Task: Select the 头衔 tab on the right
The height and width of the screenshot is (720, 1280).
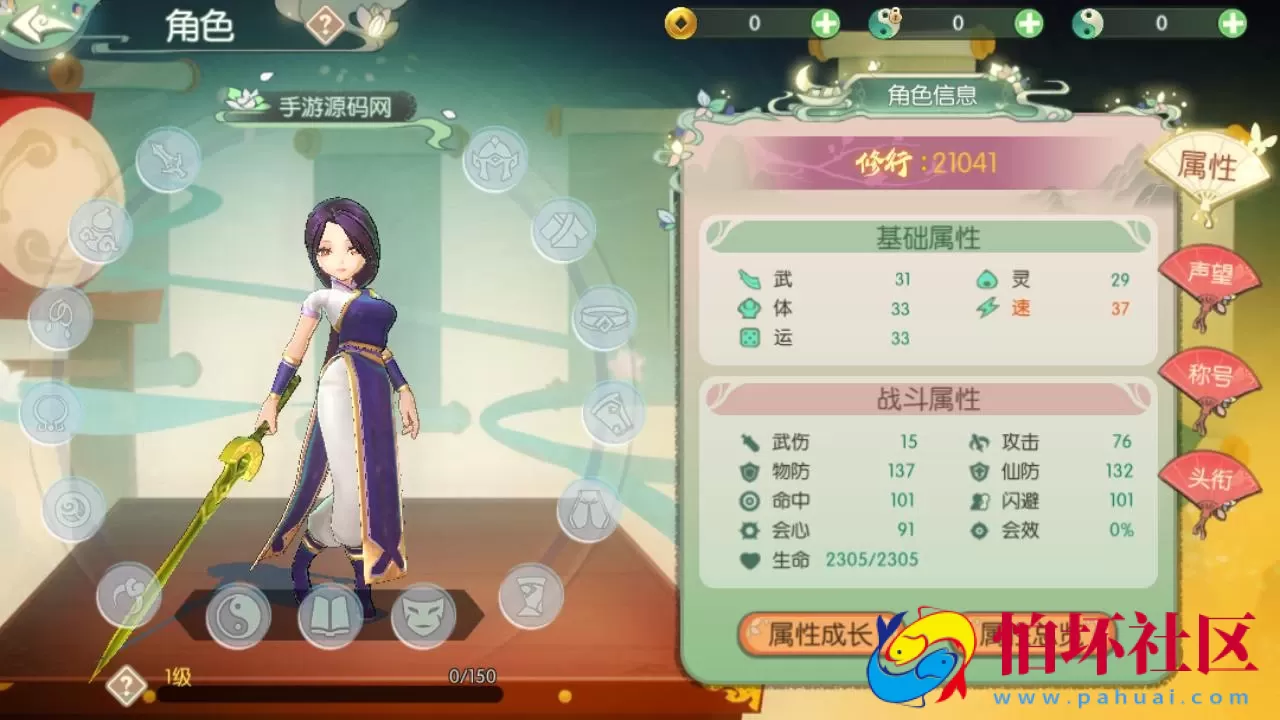Action: 1213,484
